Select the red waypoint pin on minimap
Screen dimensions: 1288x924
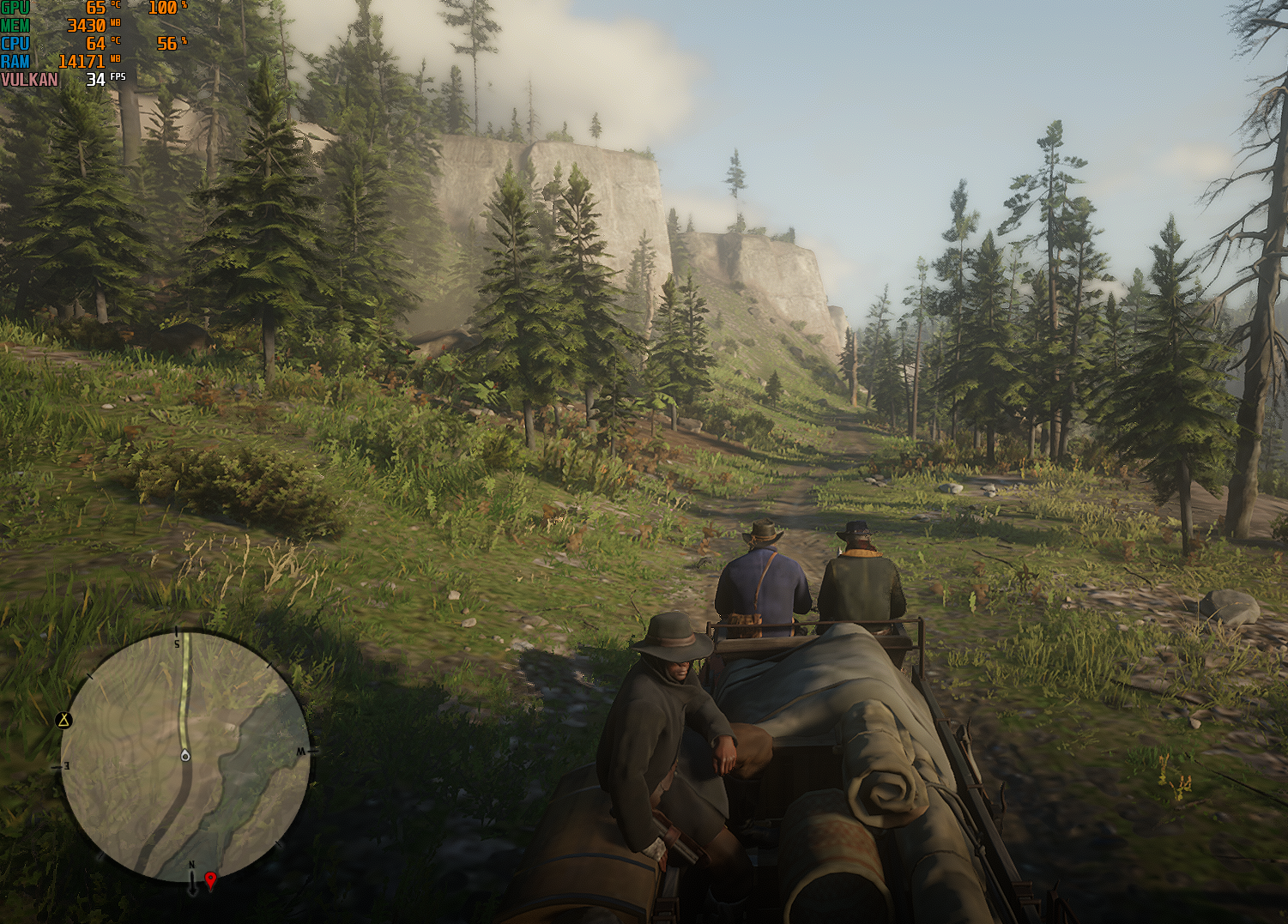210,879
